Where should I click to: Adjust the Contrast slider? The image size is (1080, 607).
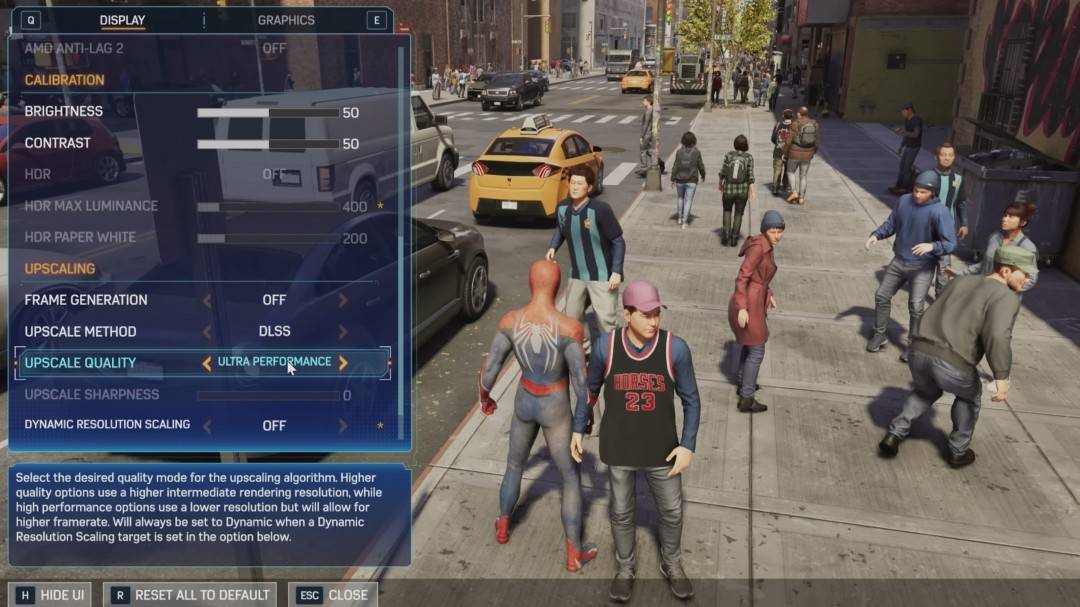[268, 144]
